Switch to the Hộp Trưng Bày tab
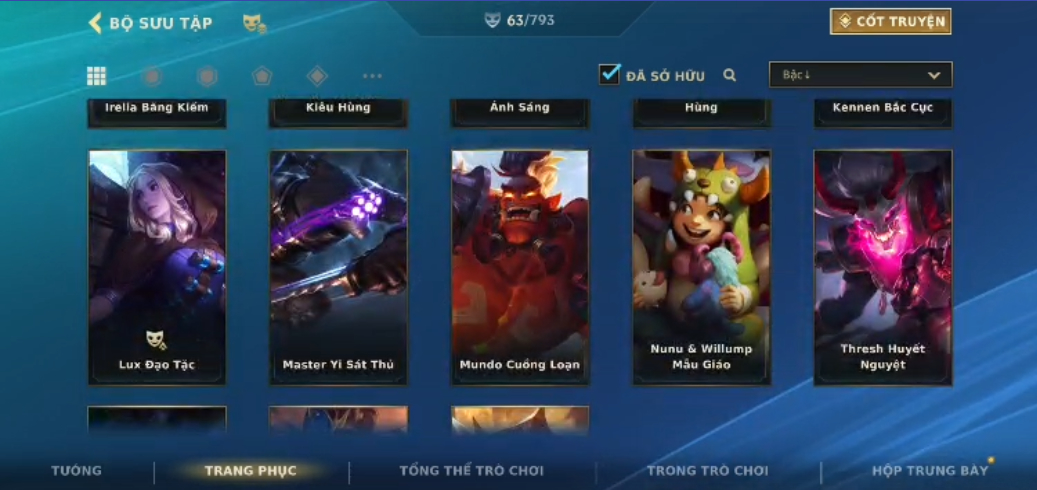The width and height of the screenshot is (1037, 490). point(930,471)
